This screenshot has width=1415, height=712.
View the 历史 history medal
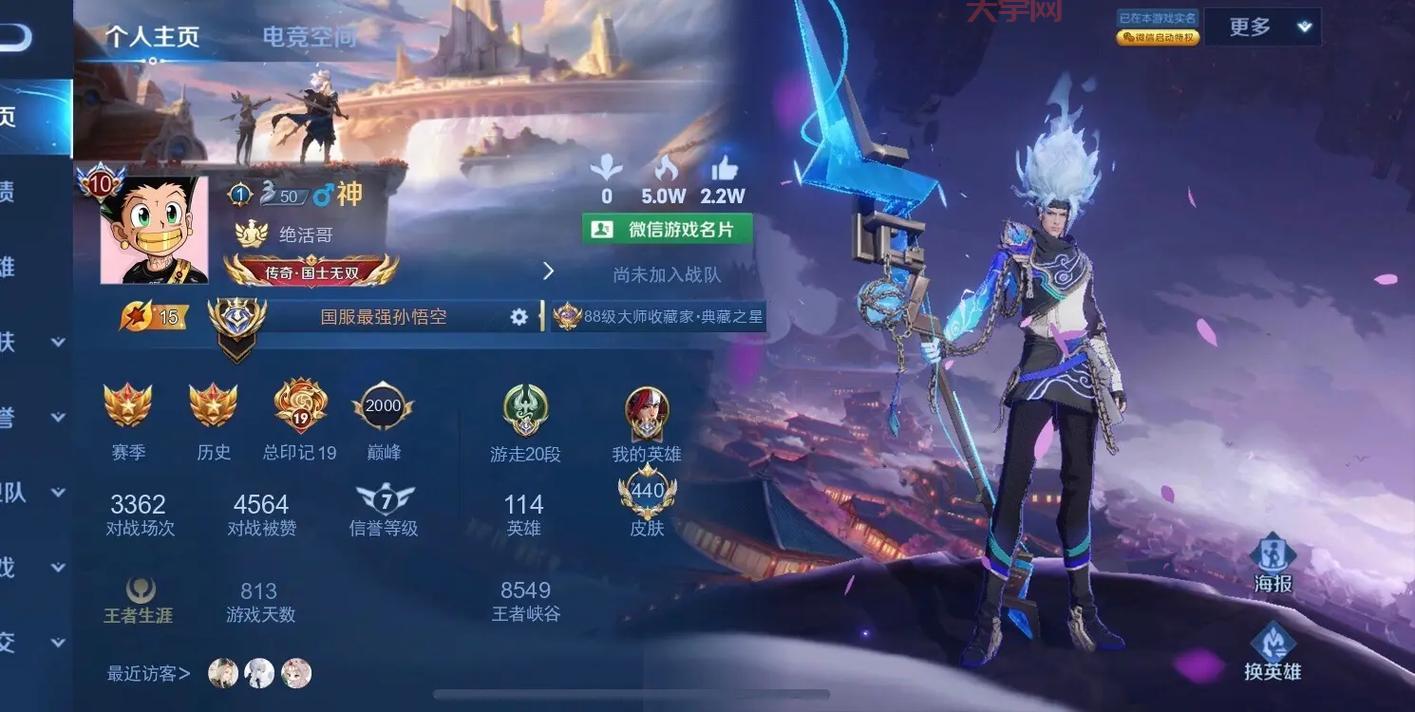coord(213,406)
